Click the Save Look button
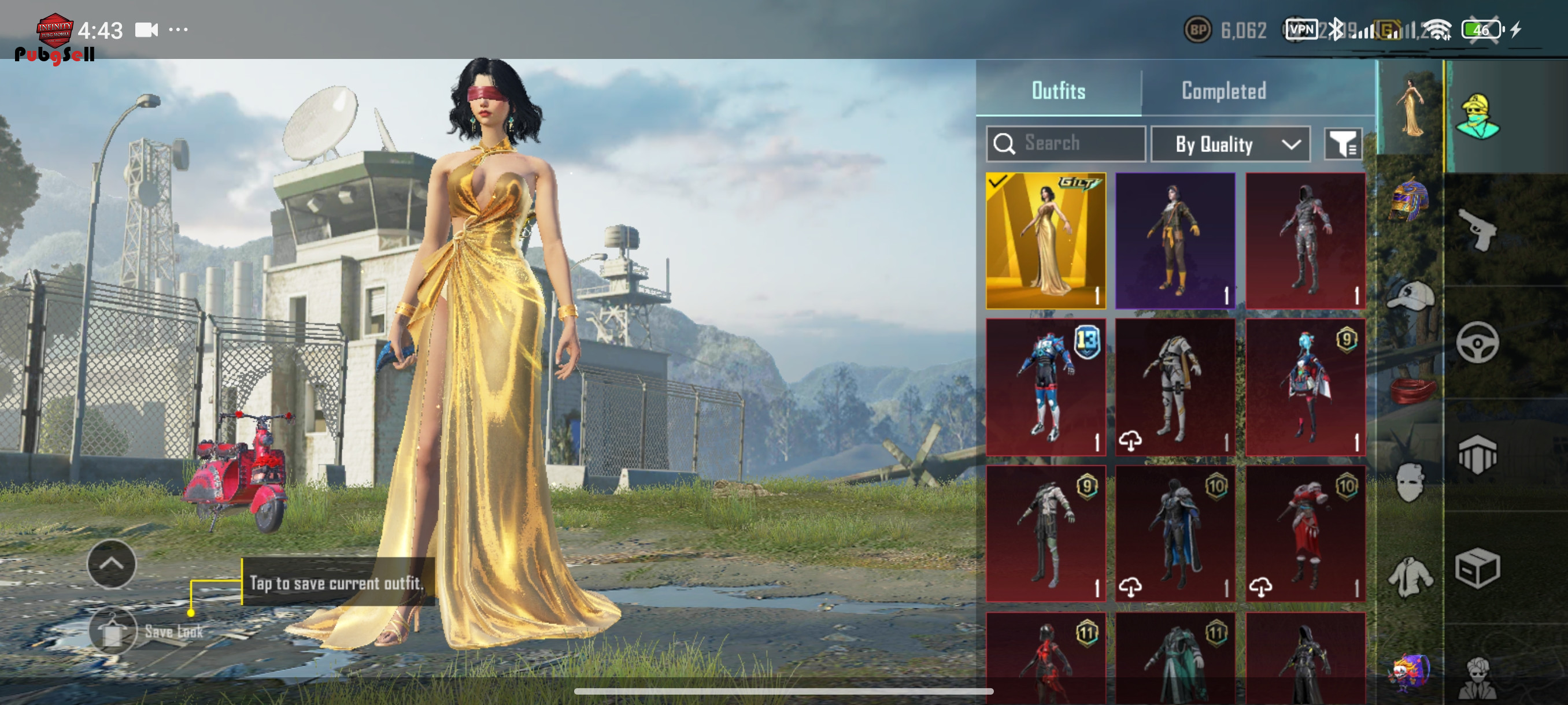The height and width of the screenshot is (705, 1568). (113, 632)
